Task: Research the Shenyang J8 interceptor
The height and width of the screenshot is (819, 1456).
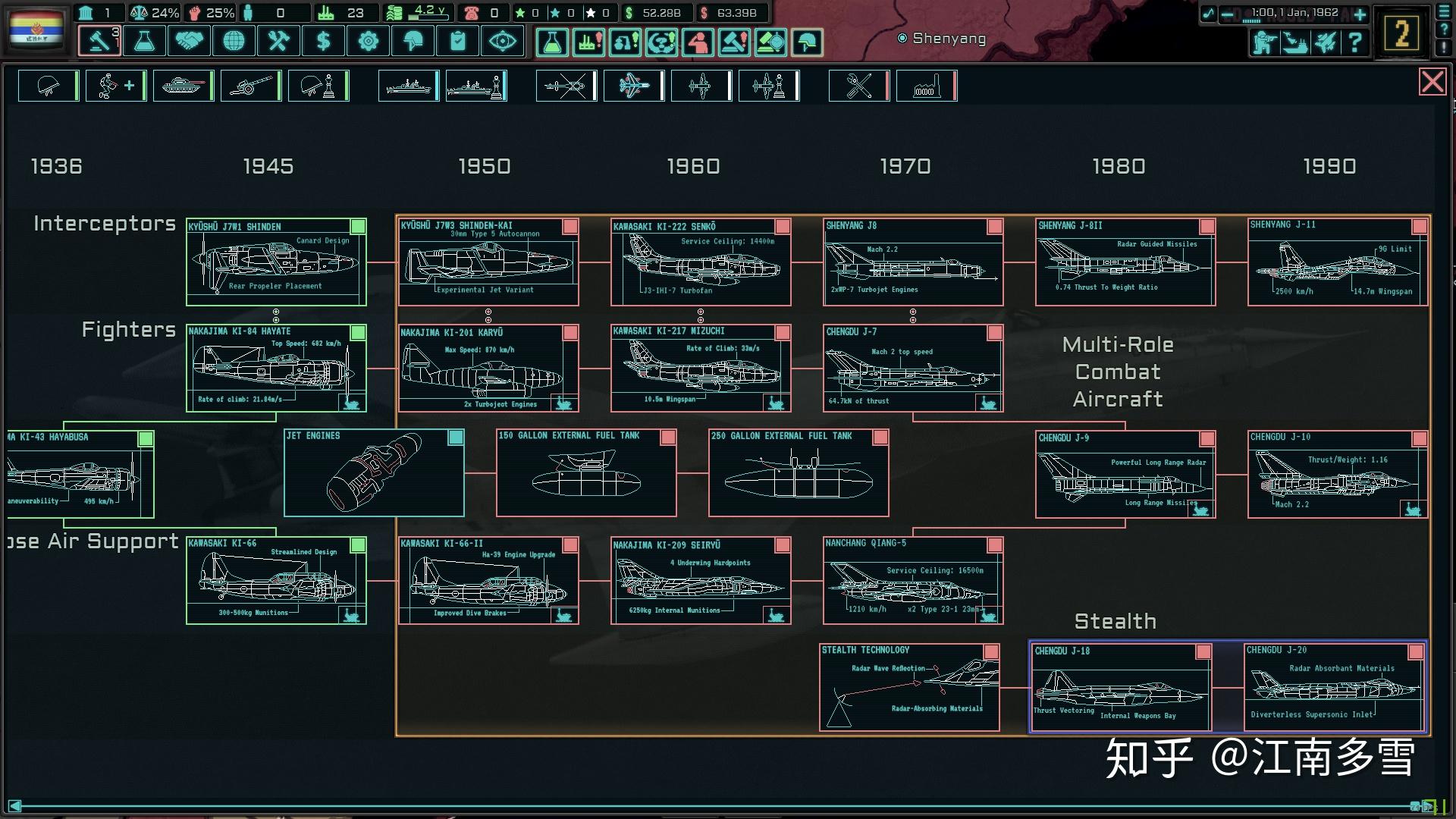Action: [913, 262]
